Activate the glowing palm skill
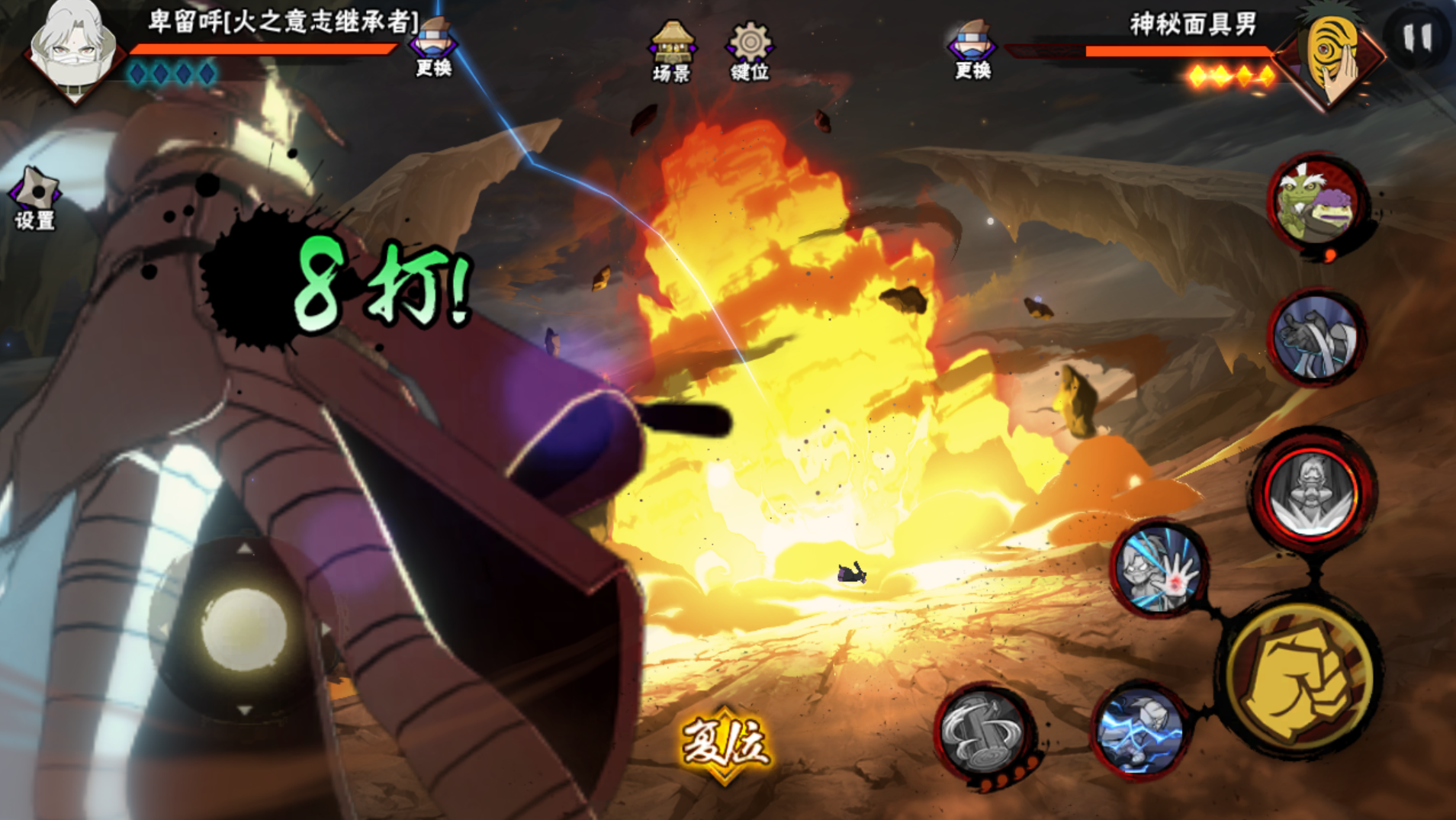Viewport: 1456px width, 820px height. (1158, 569)
